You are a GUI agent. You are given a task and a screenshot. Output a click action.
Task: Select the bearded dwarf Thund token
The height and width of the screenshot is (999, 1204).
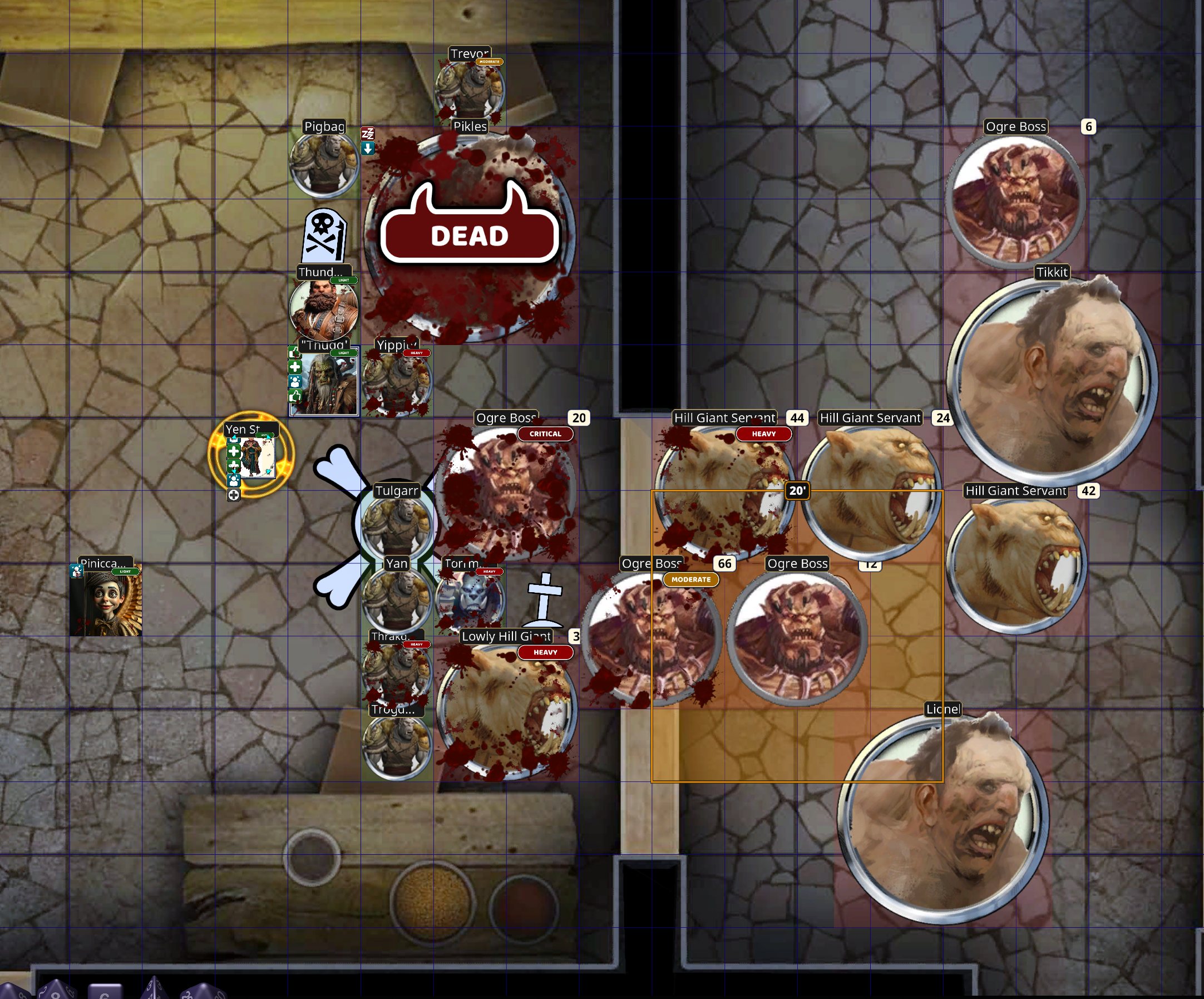pos(324,309)
